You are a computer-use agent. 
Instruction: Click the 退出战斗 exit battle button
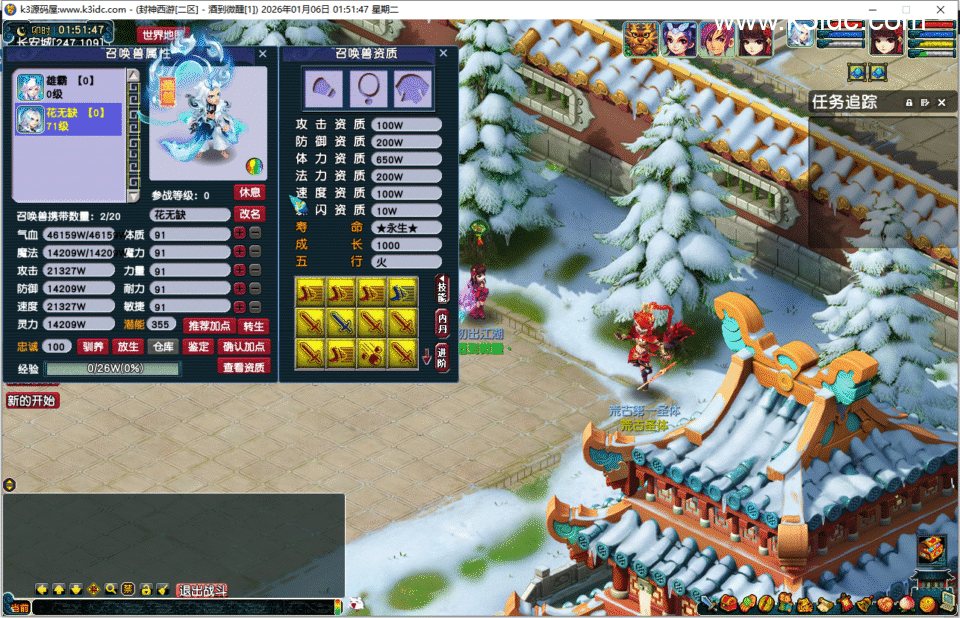tap(202, 589)
